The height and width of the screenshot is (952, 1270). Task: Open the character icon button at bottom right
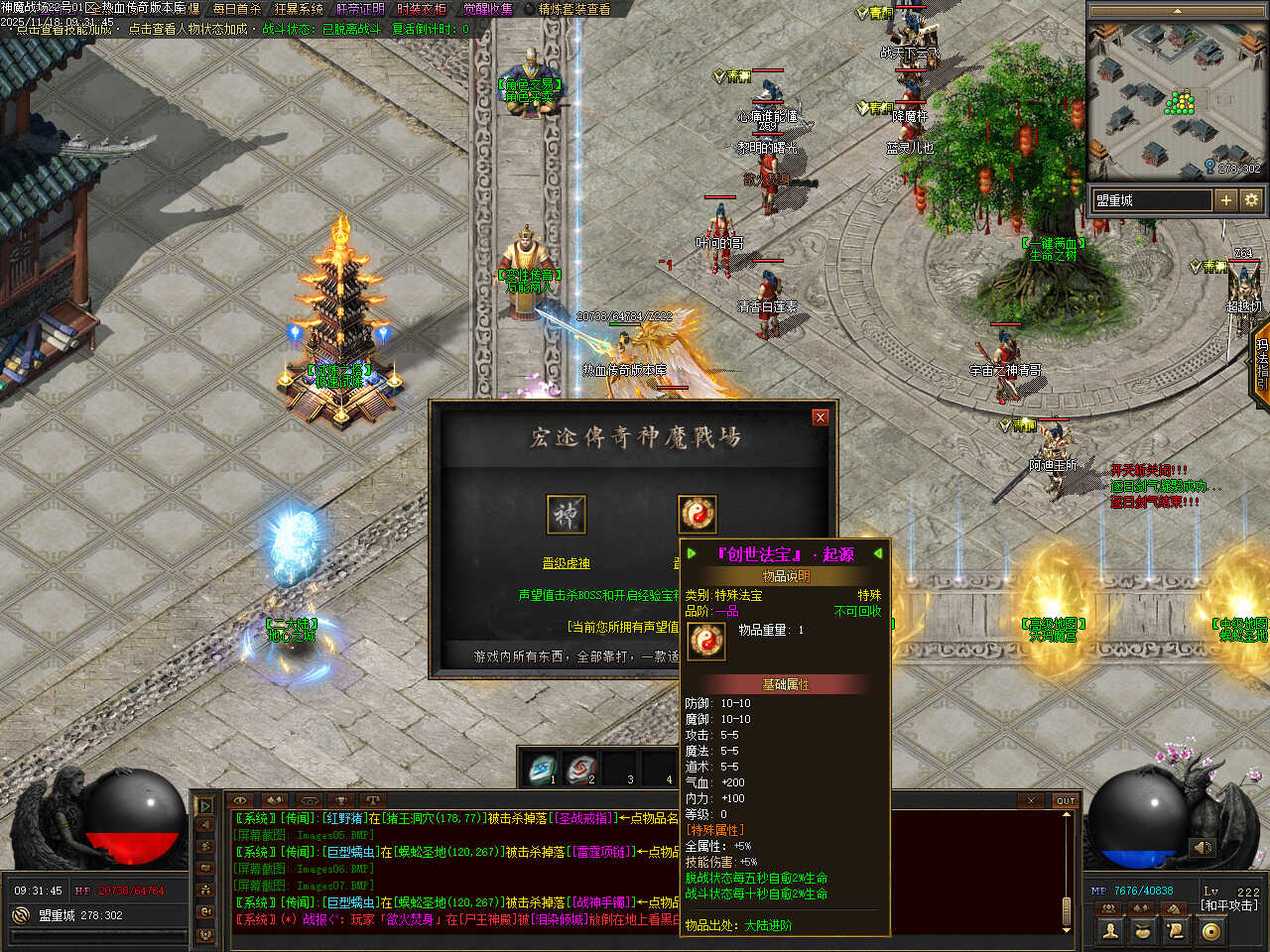tap(1110, 931)
